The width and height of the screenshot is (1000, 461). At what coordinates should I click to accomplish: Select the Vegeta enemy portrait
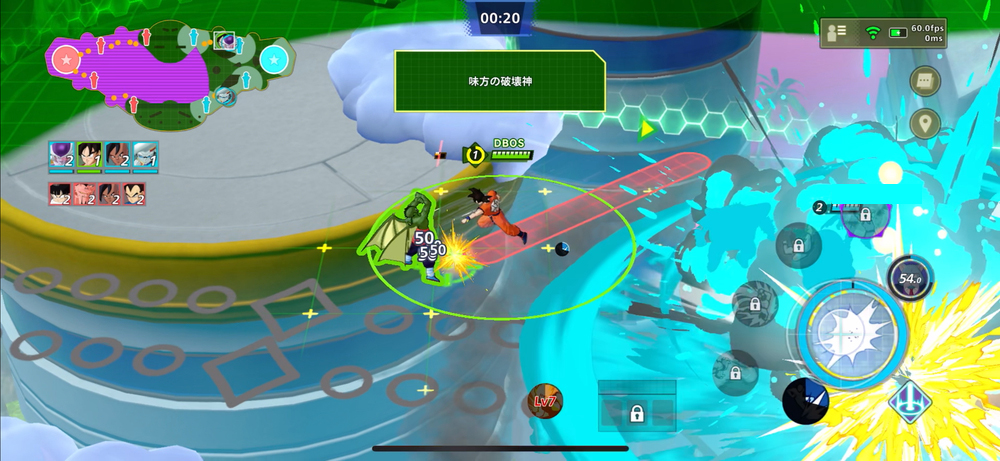click(133, 194)
